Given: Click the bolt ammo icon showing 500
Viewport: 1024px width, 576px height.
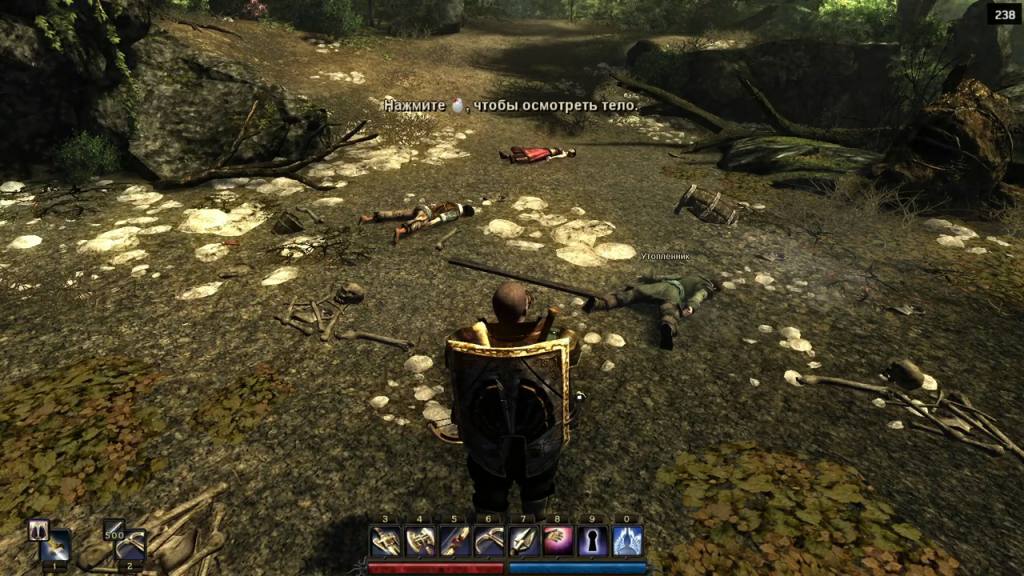Looking at the screenshot, I should 113,529.
